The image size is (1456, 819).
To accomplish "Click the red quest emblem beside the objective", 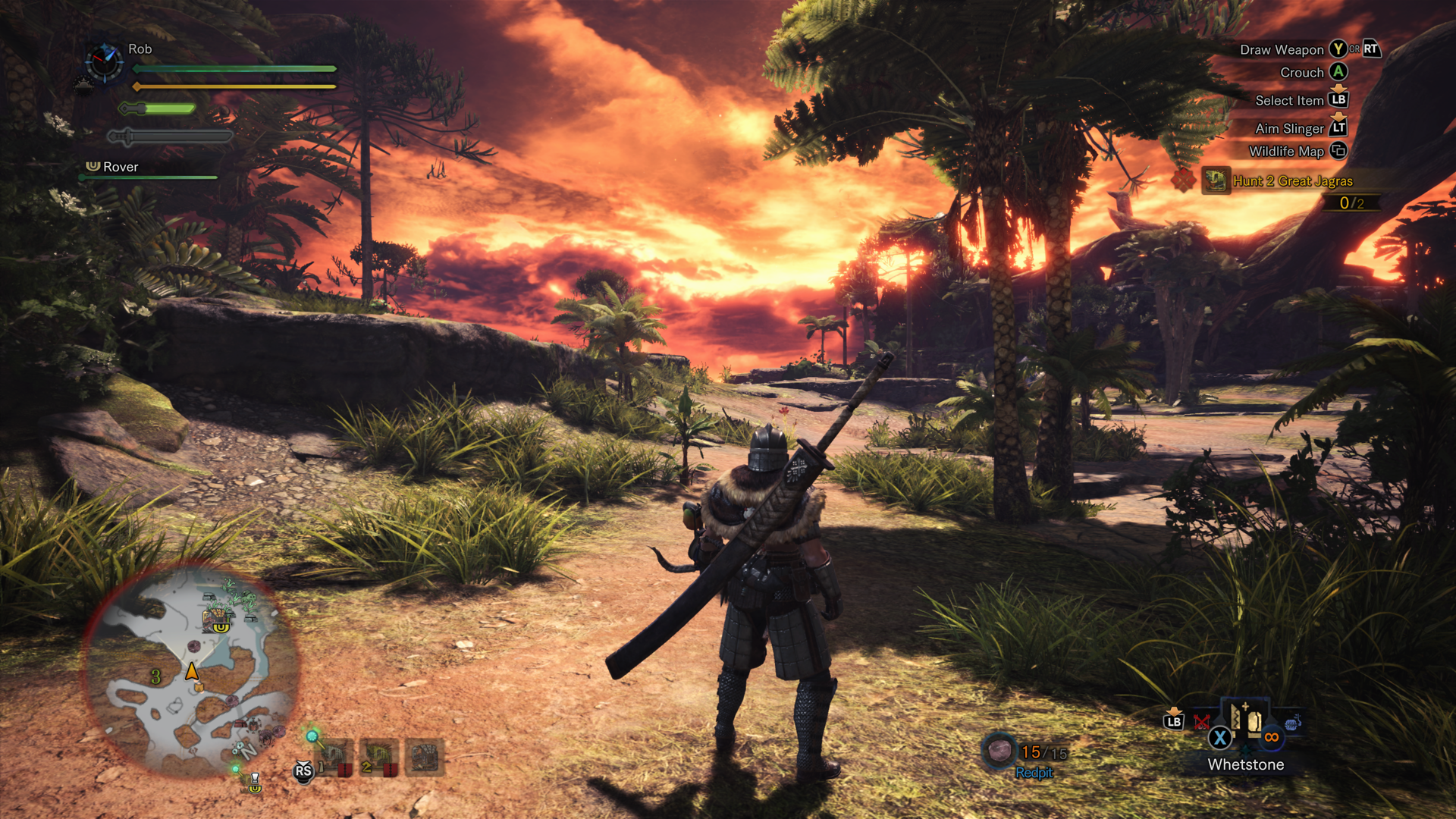I will (x=1183, y=180).
